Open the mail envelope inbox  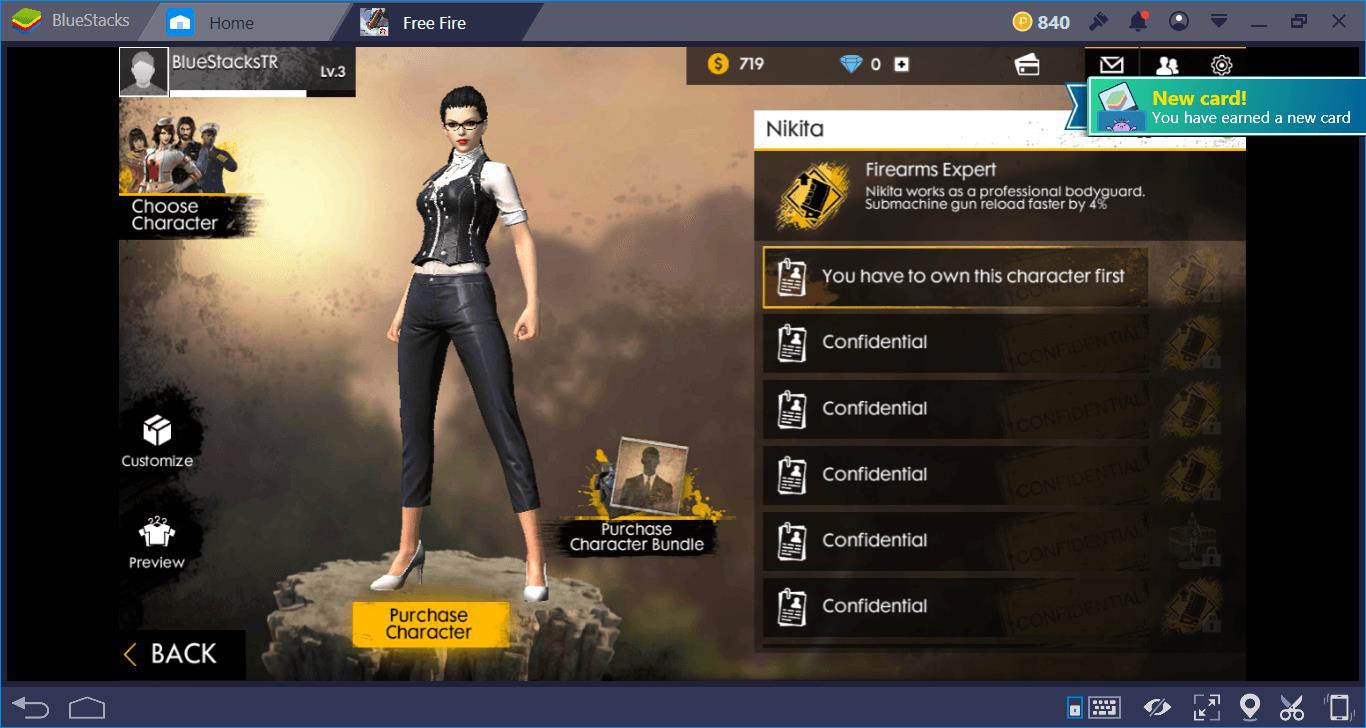[x=1111, y=65]
